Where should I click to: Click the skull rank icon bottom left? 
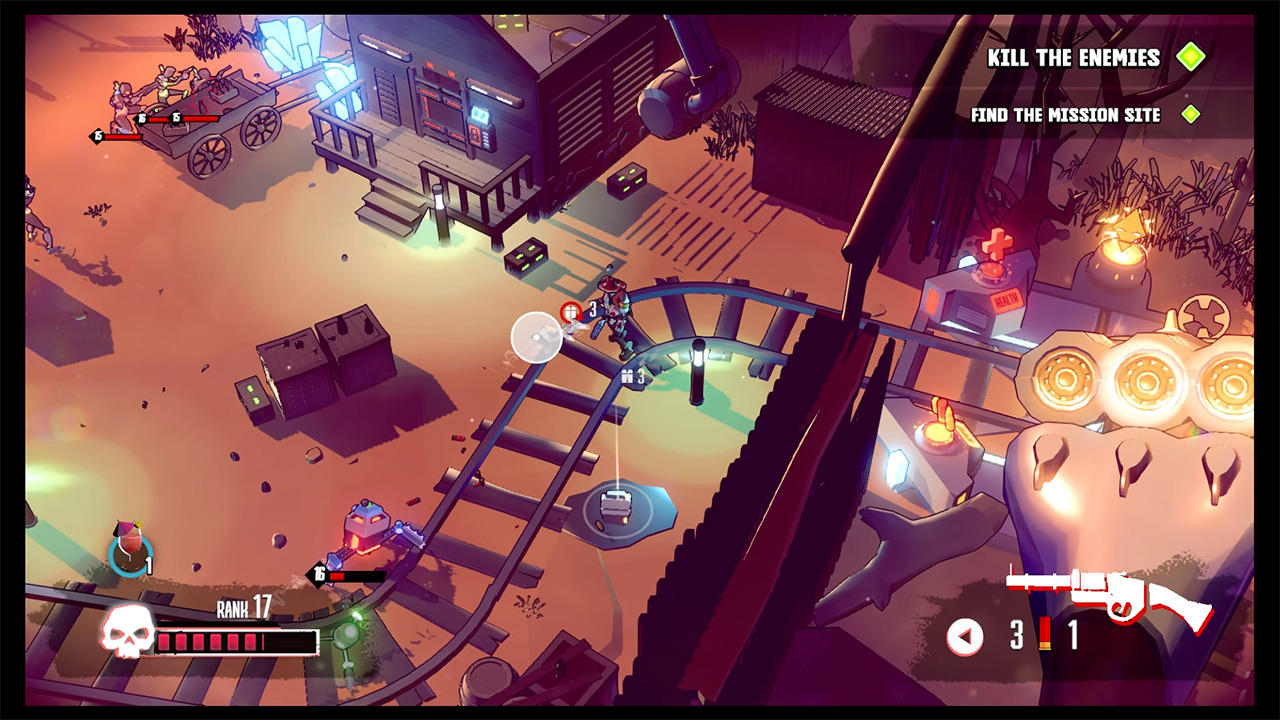[x=127, y=630]
